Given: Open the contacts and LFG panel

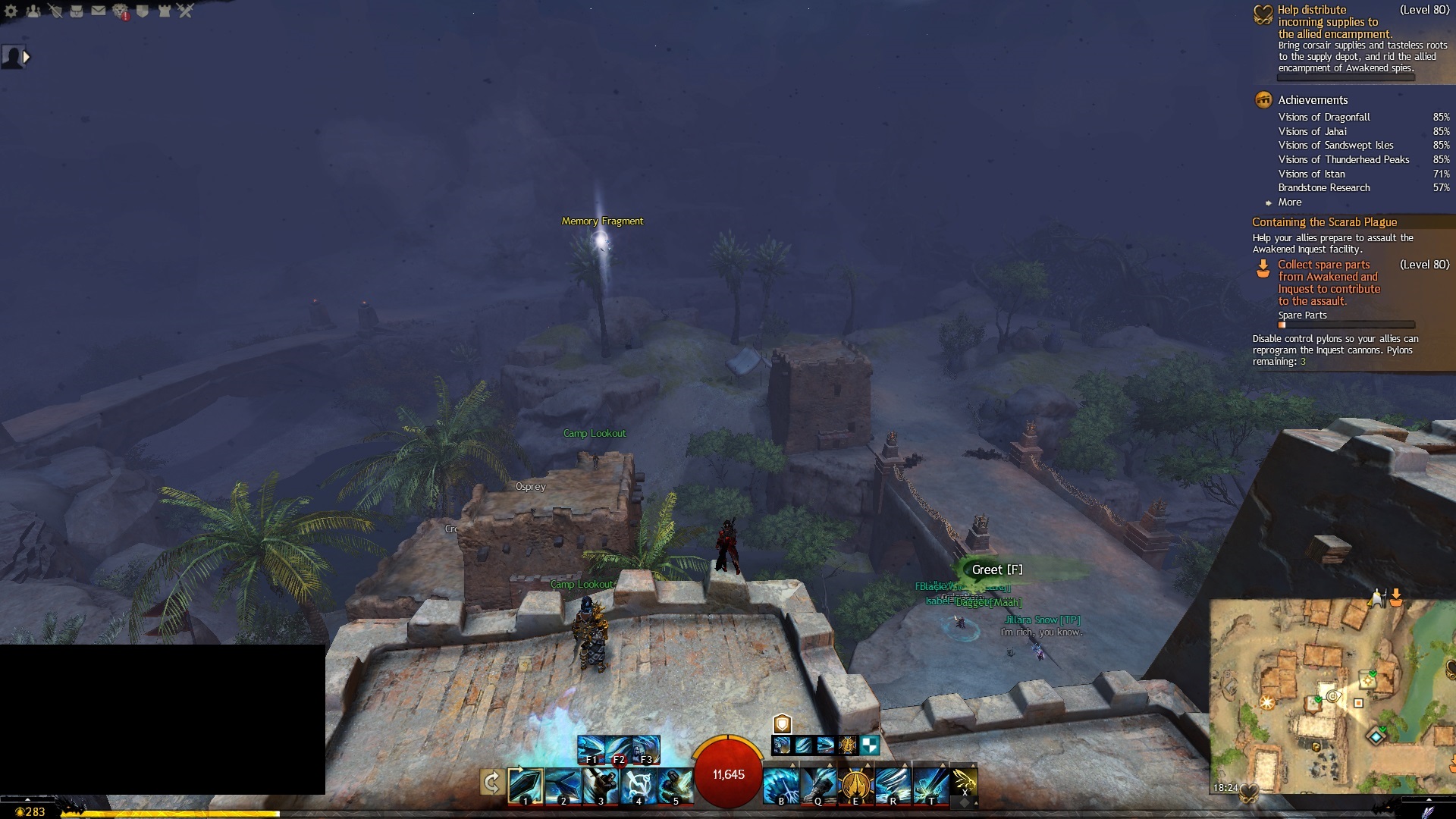Looking at the screenshot, I should (33, 11).
